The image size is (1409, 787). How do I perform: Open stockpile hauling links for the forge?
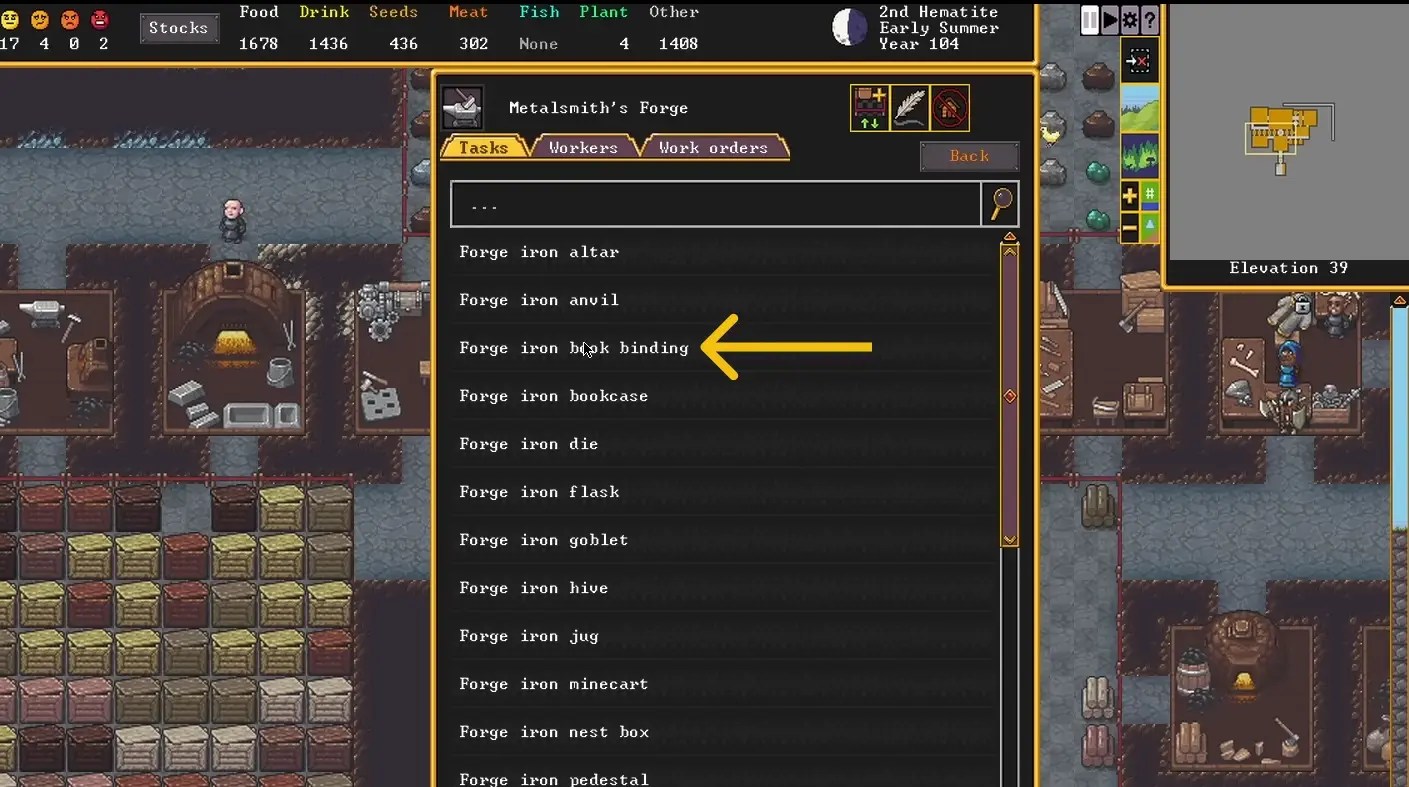[x=870, y=108]
